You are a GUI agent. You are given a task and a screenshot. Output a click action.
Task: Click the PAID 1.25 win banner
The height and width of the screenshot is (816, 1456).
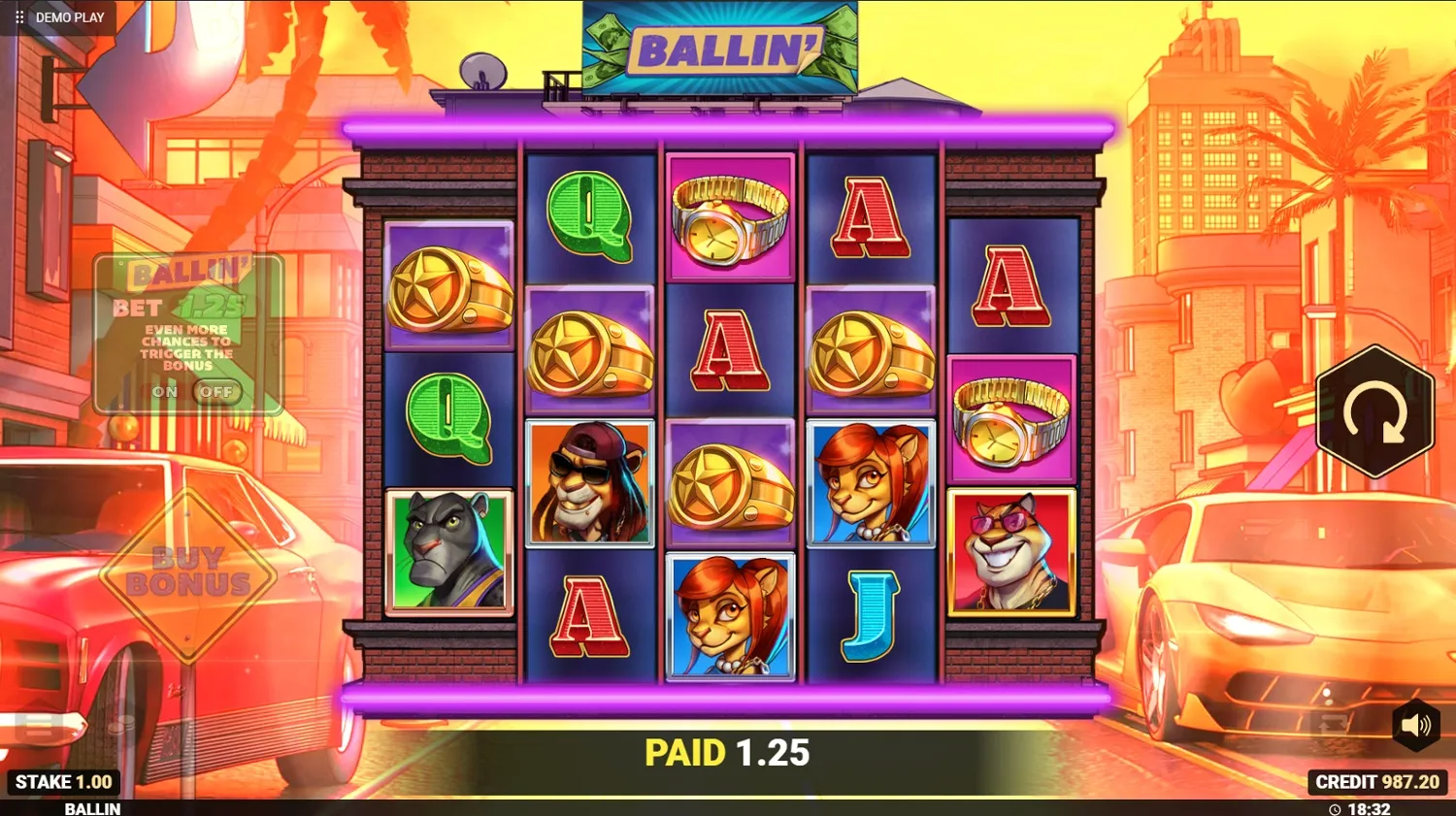click(728, 752)
